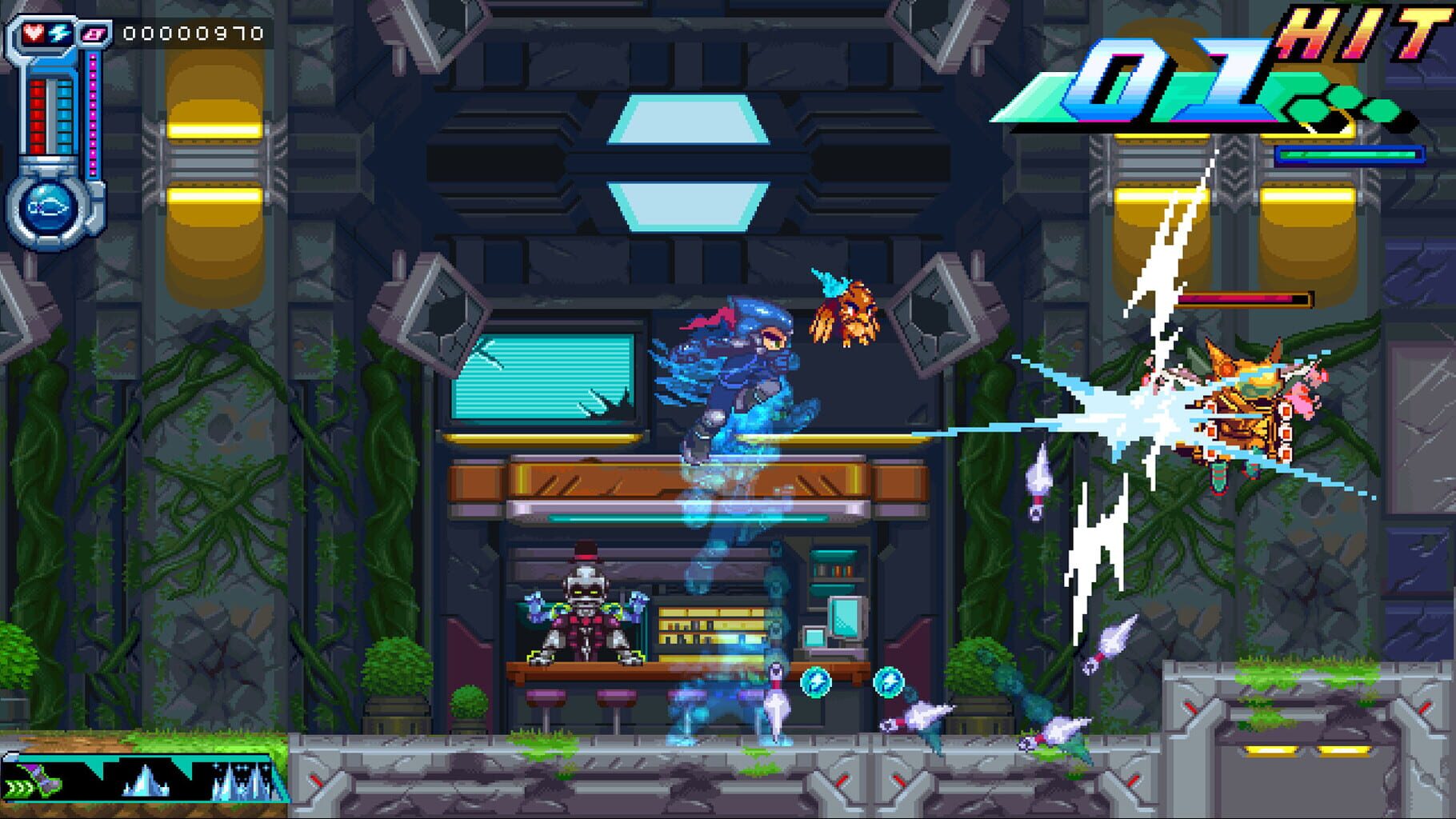Click the 00000970 score counter
Viewport: 1456px width, 819px height.
[x=192, y=32]
